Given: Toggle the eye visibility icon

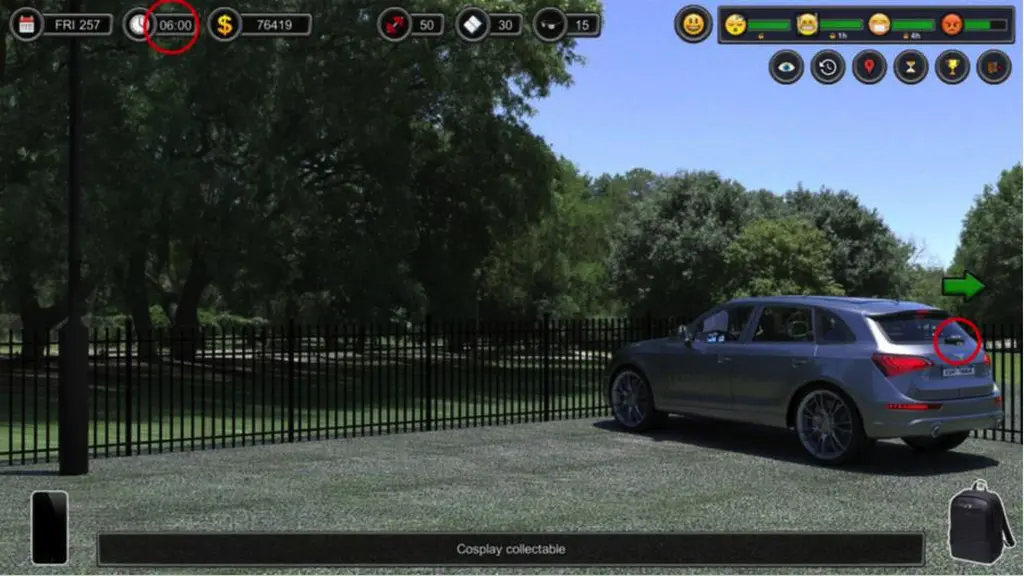Looking at the screenshot, I should point(786,67).
